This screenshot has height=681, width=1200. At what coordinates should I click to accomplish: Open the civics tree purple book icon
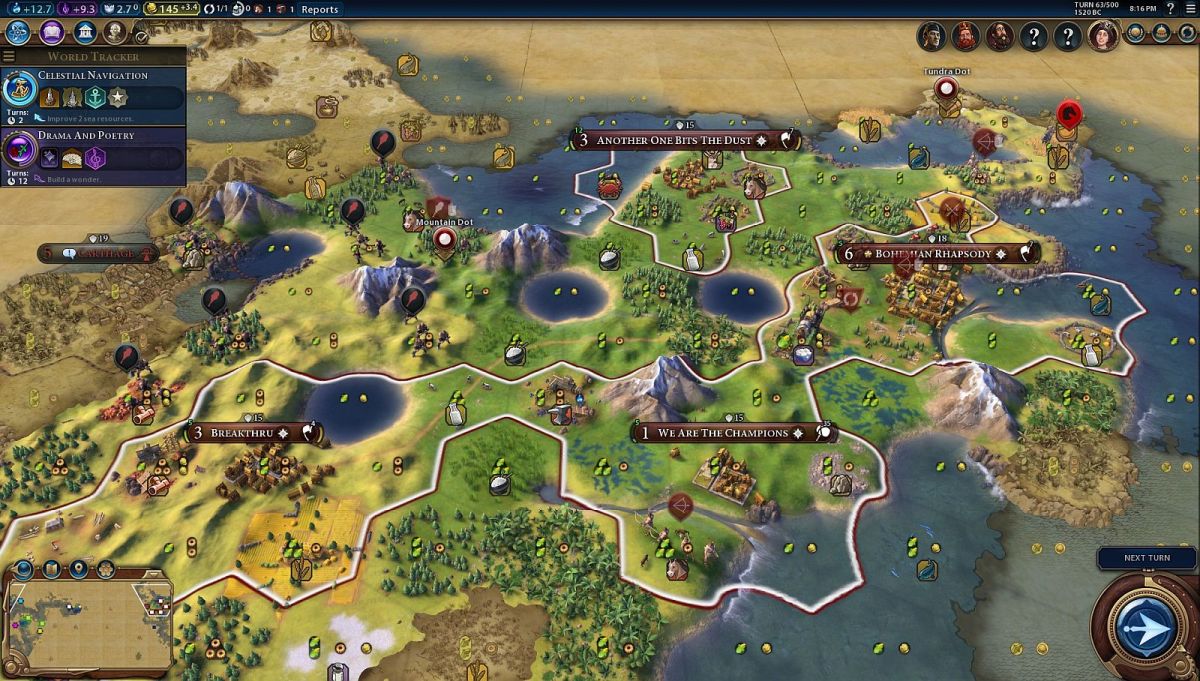[52, 32]
